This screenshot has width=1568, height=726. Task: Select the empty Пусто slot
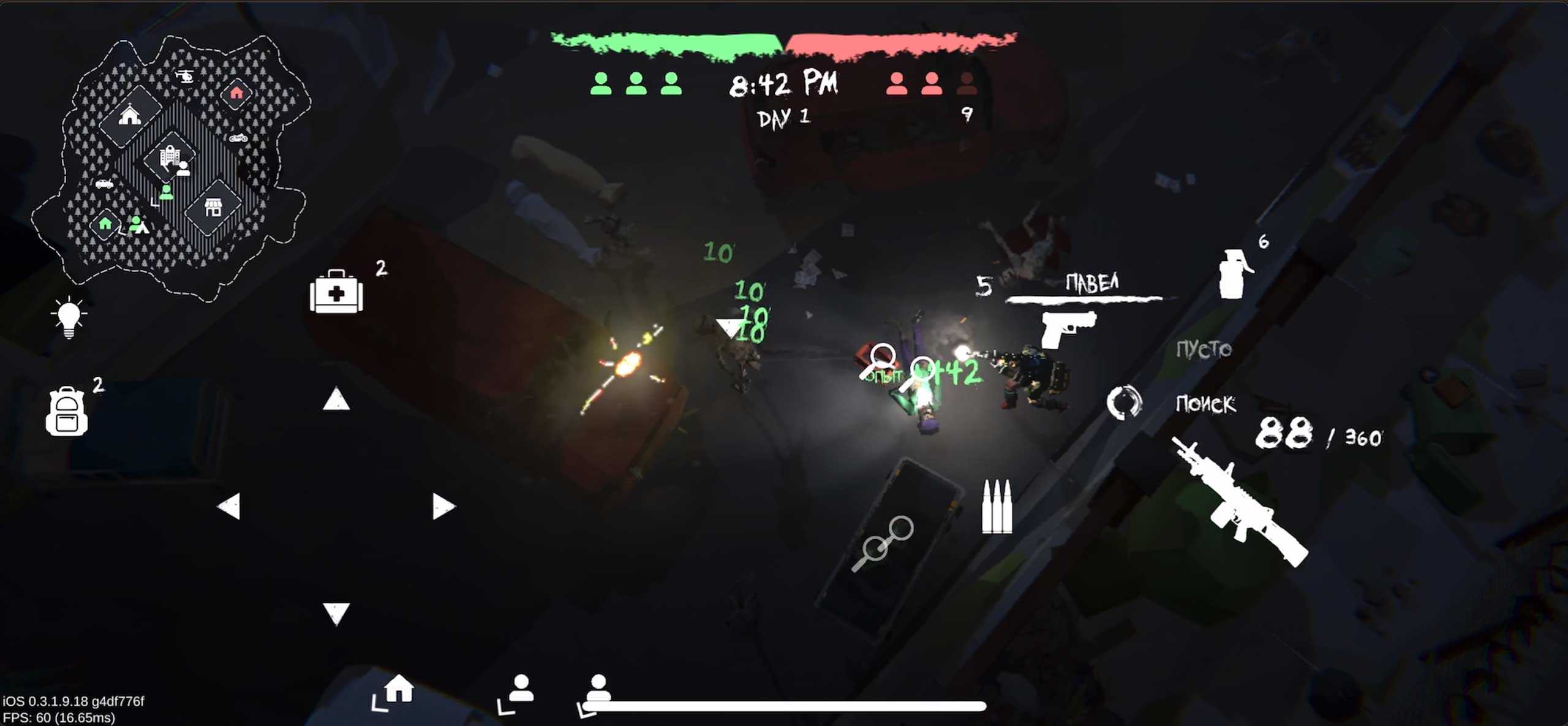1204,349
